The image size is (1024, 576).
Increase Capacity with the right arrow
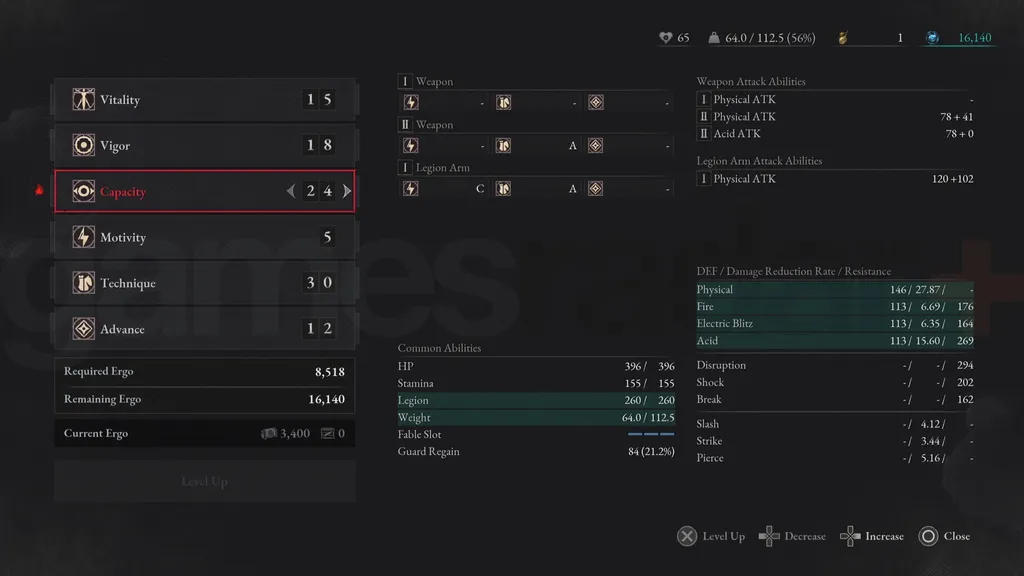(347, 191)
